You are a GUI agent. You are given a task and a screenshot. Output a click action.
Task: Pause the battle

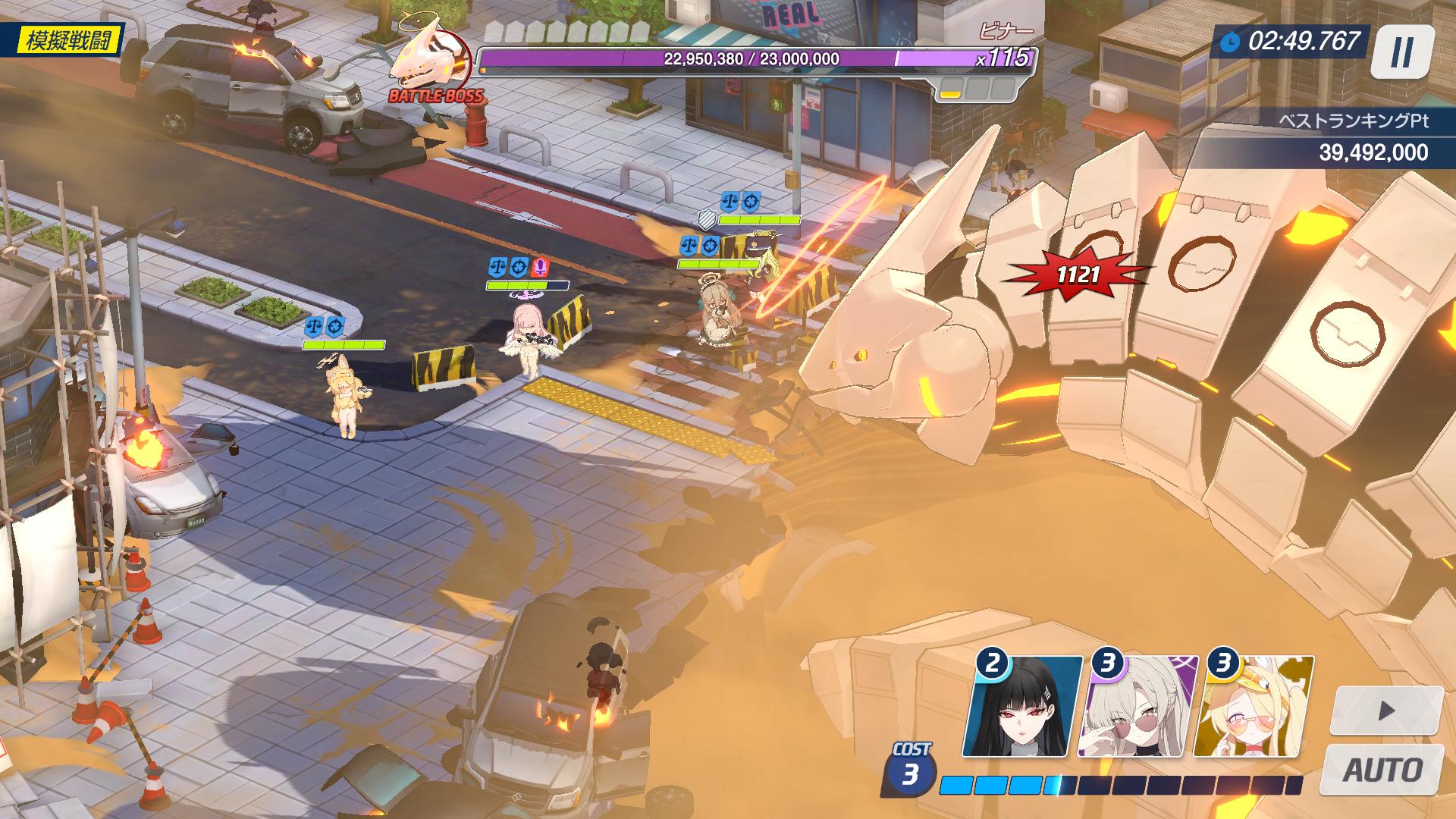point(1402,52)
